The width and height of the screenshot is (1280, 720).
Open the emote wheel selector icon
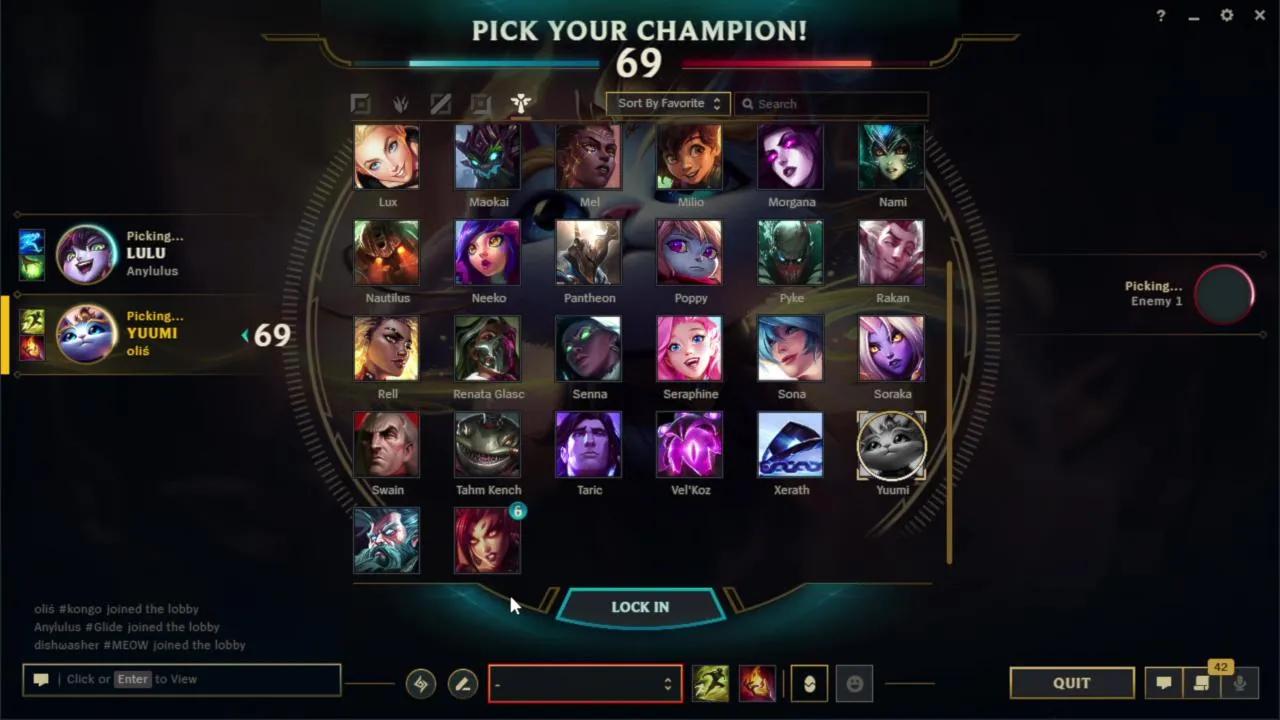click(854, 683)
